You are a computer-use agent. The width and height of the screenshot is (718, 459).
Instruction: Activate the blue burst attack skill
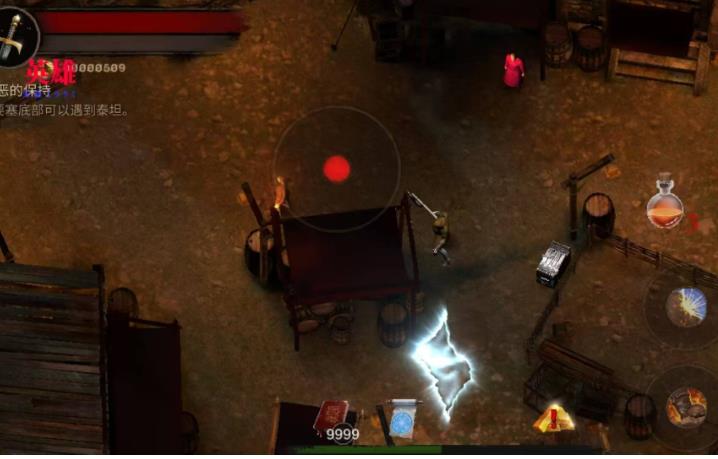click(x=686, y=305)
